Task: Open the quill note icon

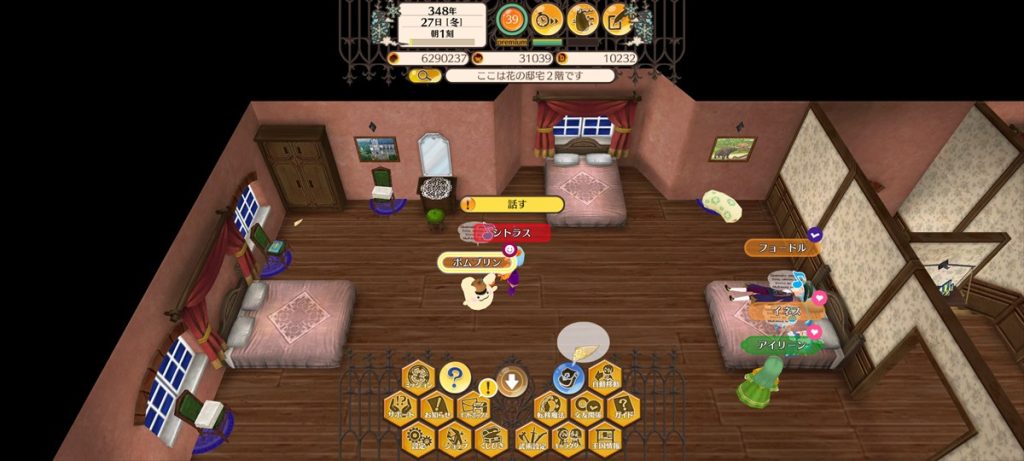Action: tap(617, 19)
